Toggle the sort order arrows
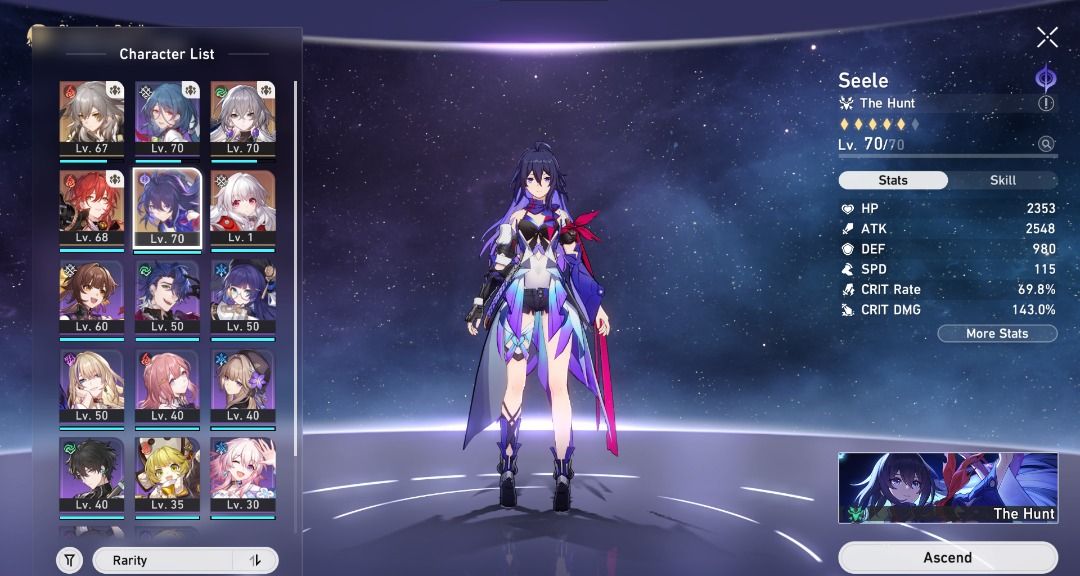 tap(254, 561)
